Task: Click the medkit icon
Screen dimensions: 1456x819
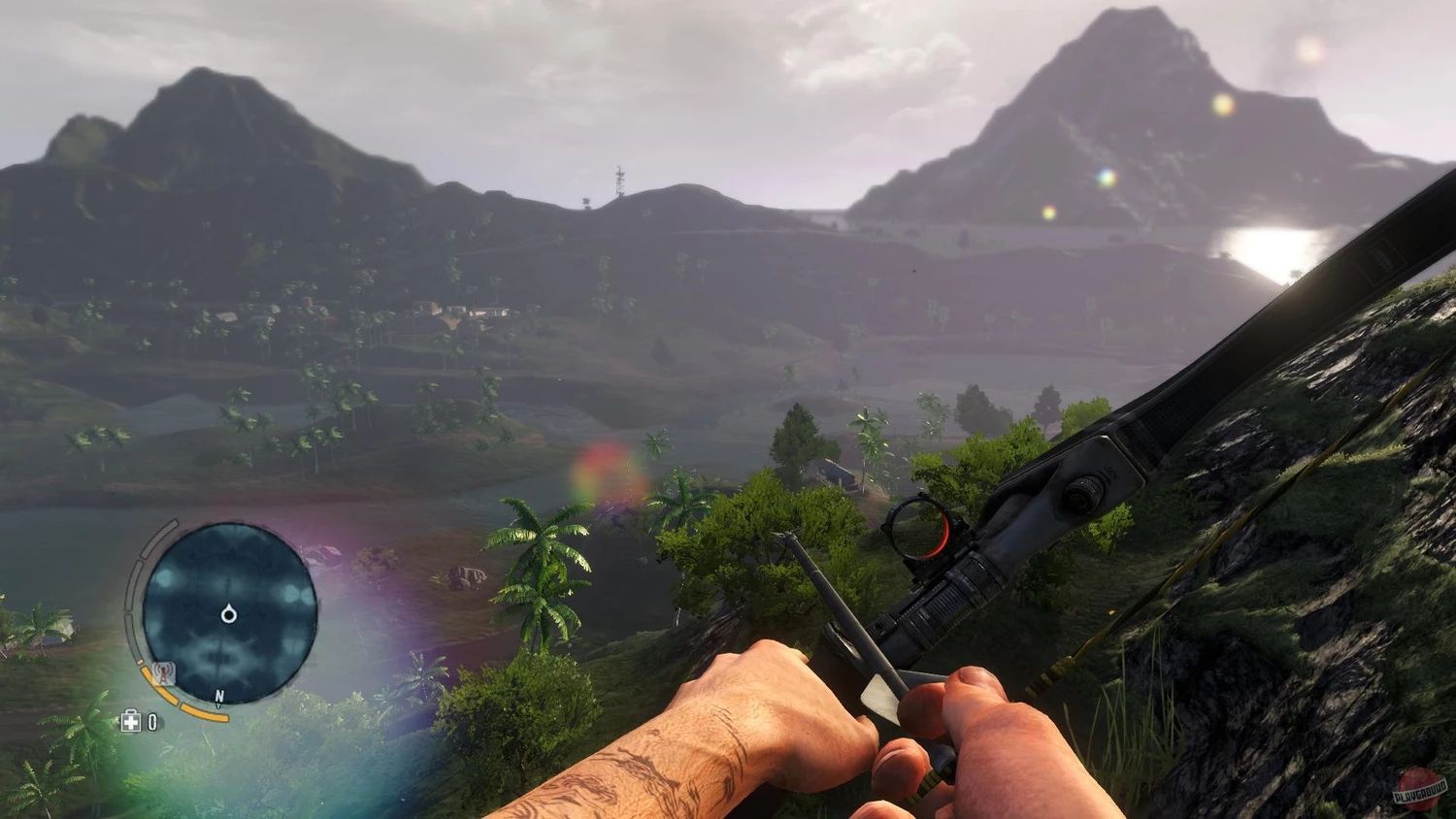Action: (130, 721)
